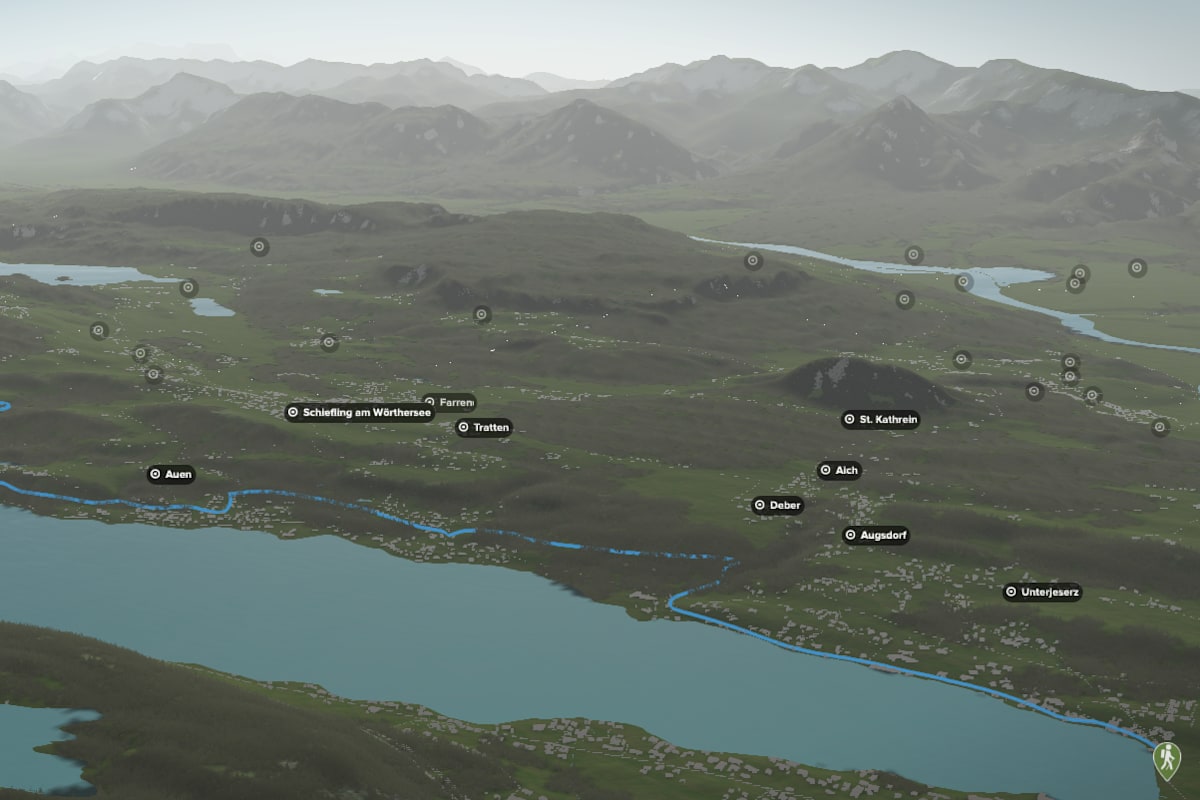Choose the Aich place label
This screenshot has width=1200, height=800.
[839, 470]
